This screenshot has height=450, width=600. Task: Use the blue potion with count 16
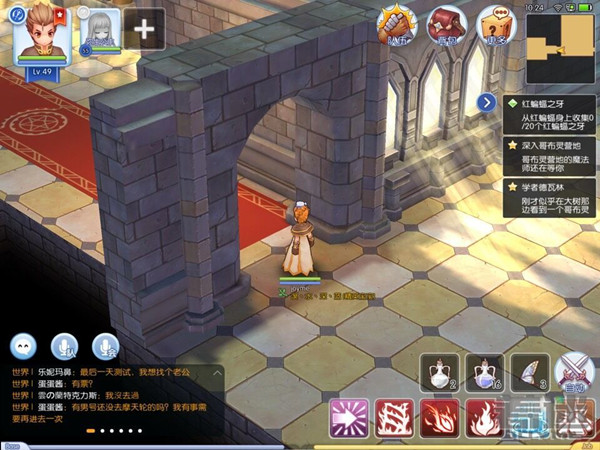[485, 372]
